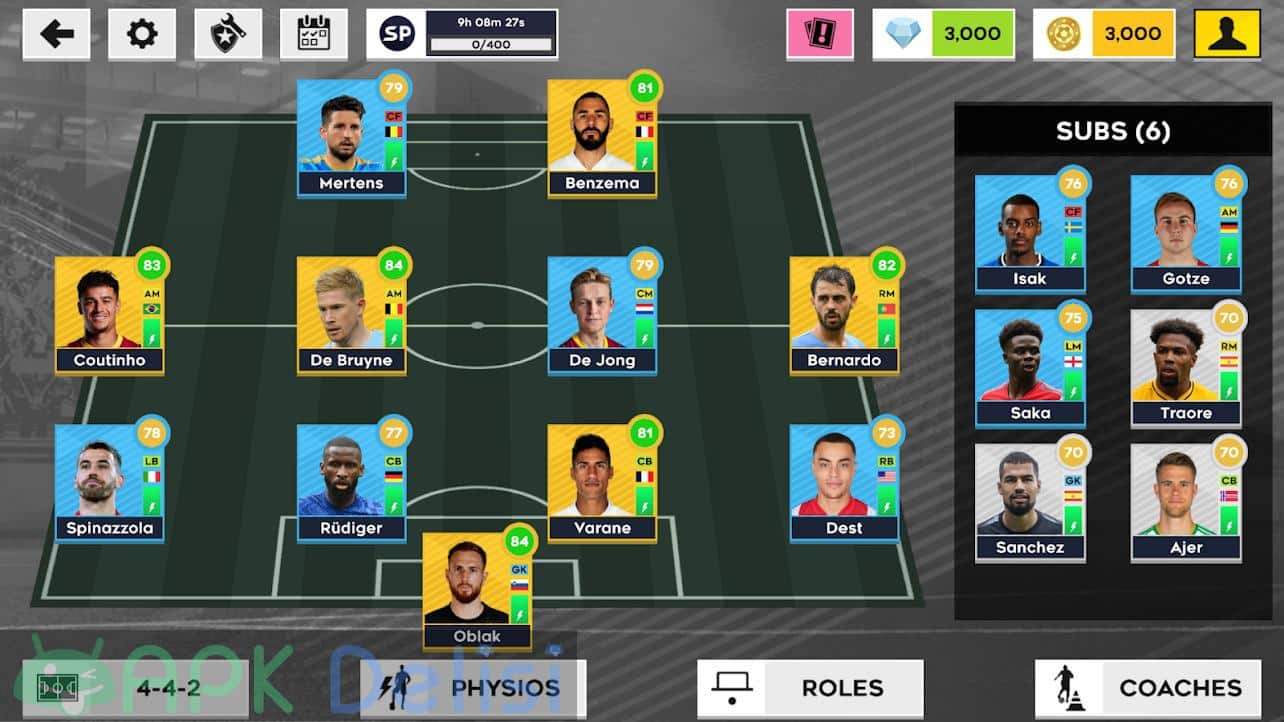Open the gear settings menu

click(142, 34)
